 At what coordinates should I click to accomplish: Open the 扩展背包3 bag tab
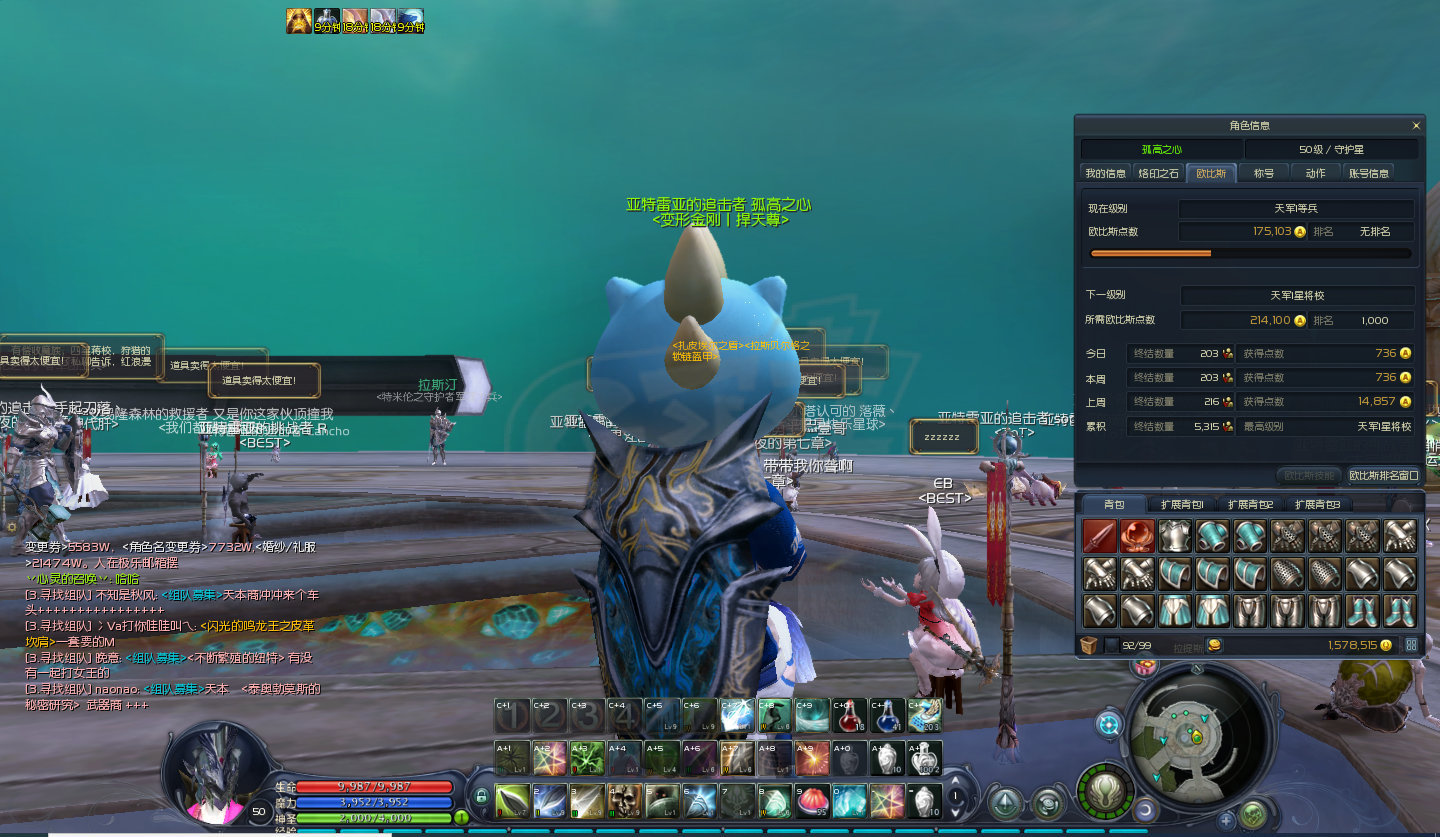[x=1316, y=505]
